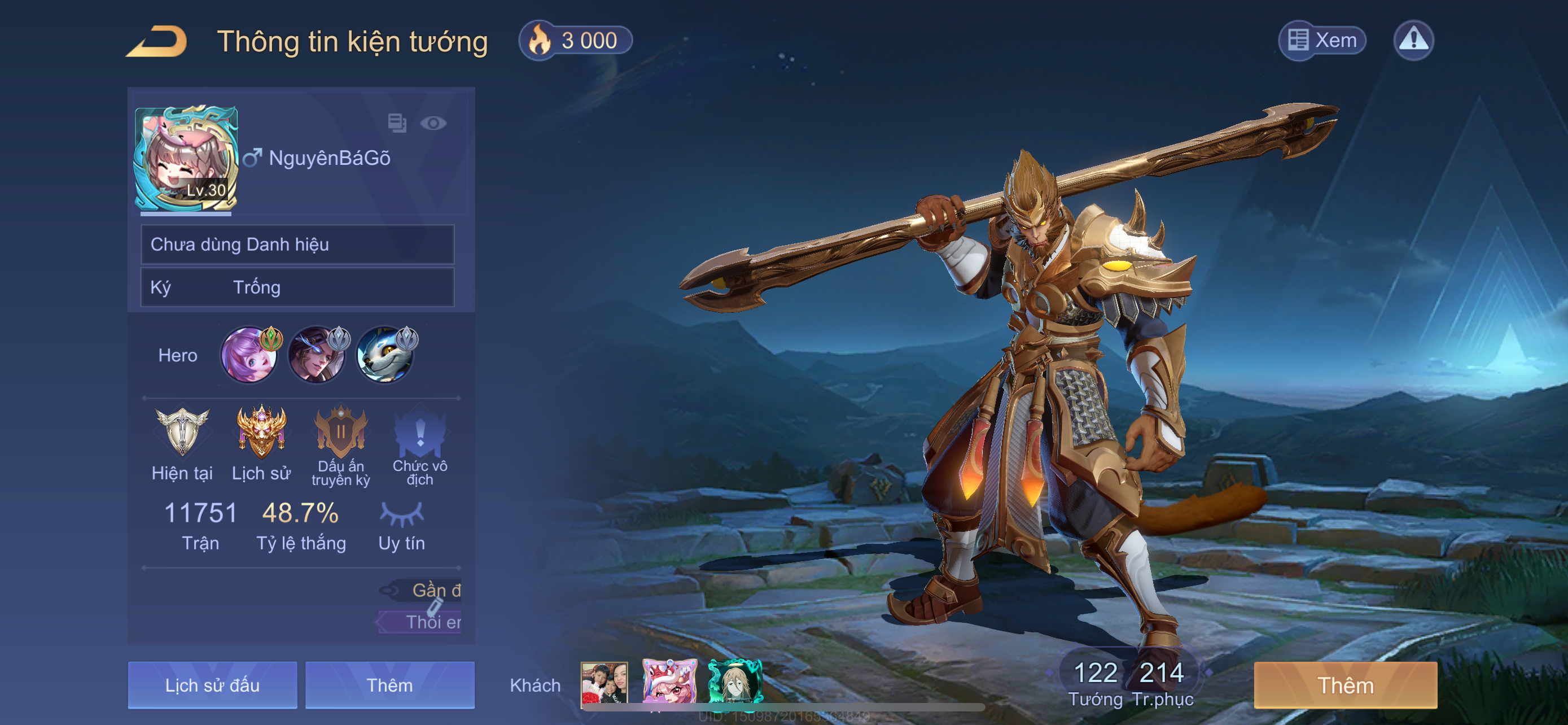Select the purple-haired hero portrait
The width and height of the screenshot is (1568, 725).
[249, 356]
